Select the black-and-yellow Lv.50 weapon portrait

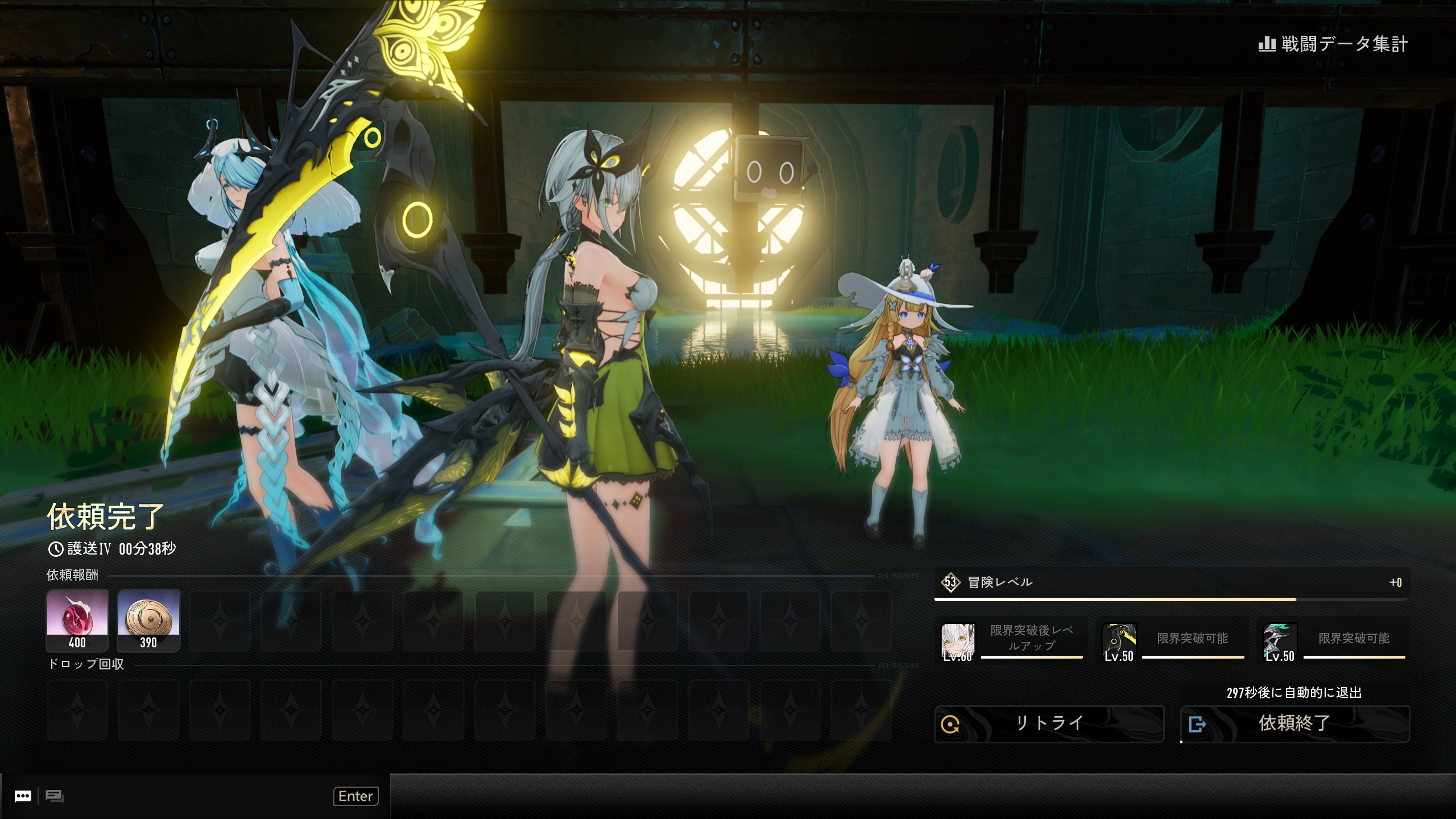(x=1119, y=642)
